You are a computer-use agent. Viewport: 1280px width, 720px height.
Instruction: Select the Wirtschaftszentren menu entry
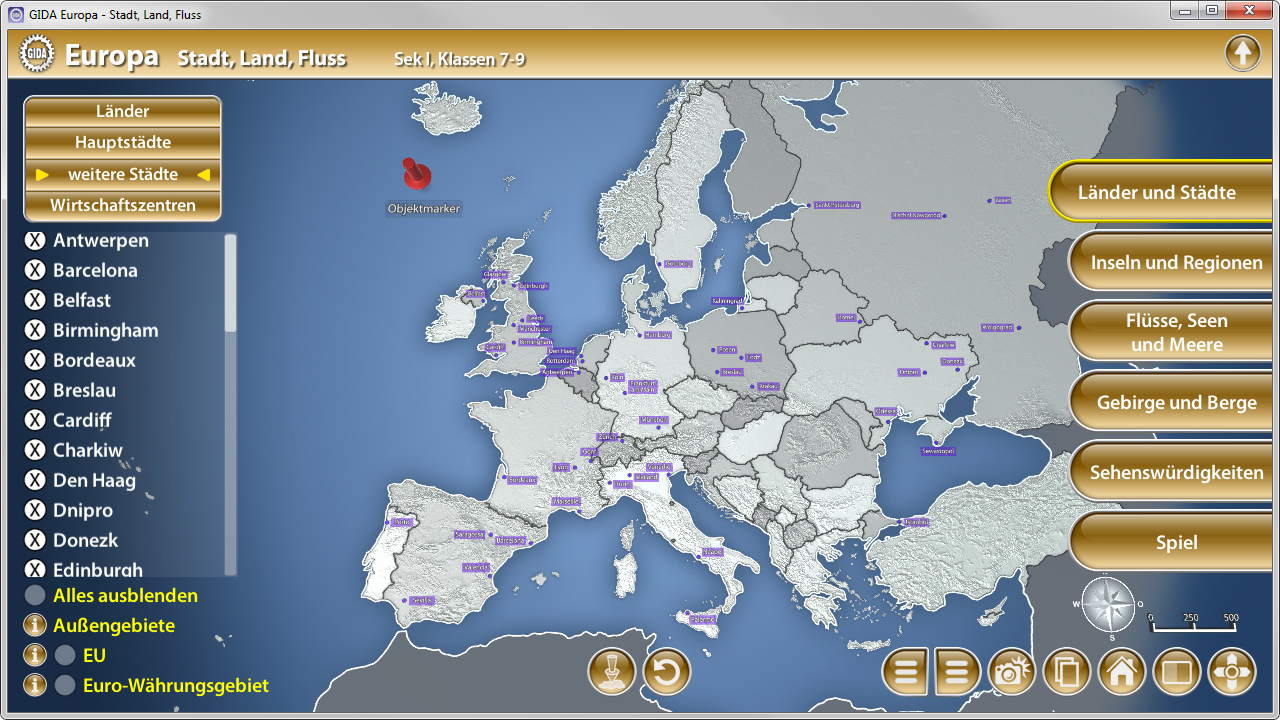pyautogui.click(x=122, y=205)
